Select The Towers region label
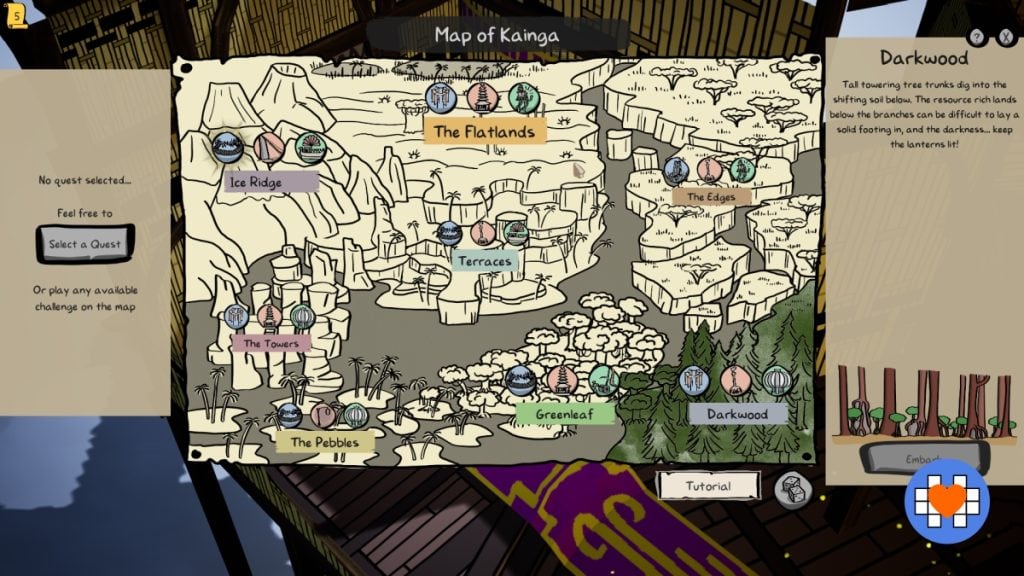This screenshot has height=576, width=1024. pos(271,343)
